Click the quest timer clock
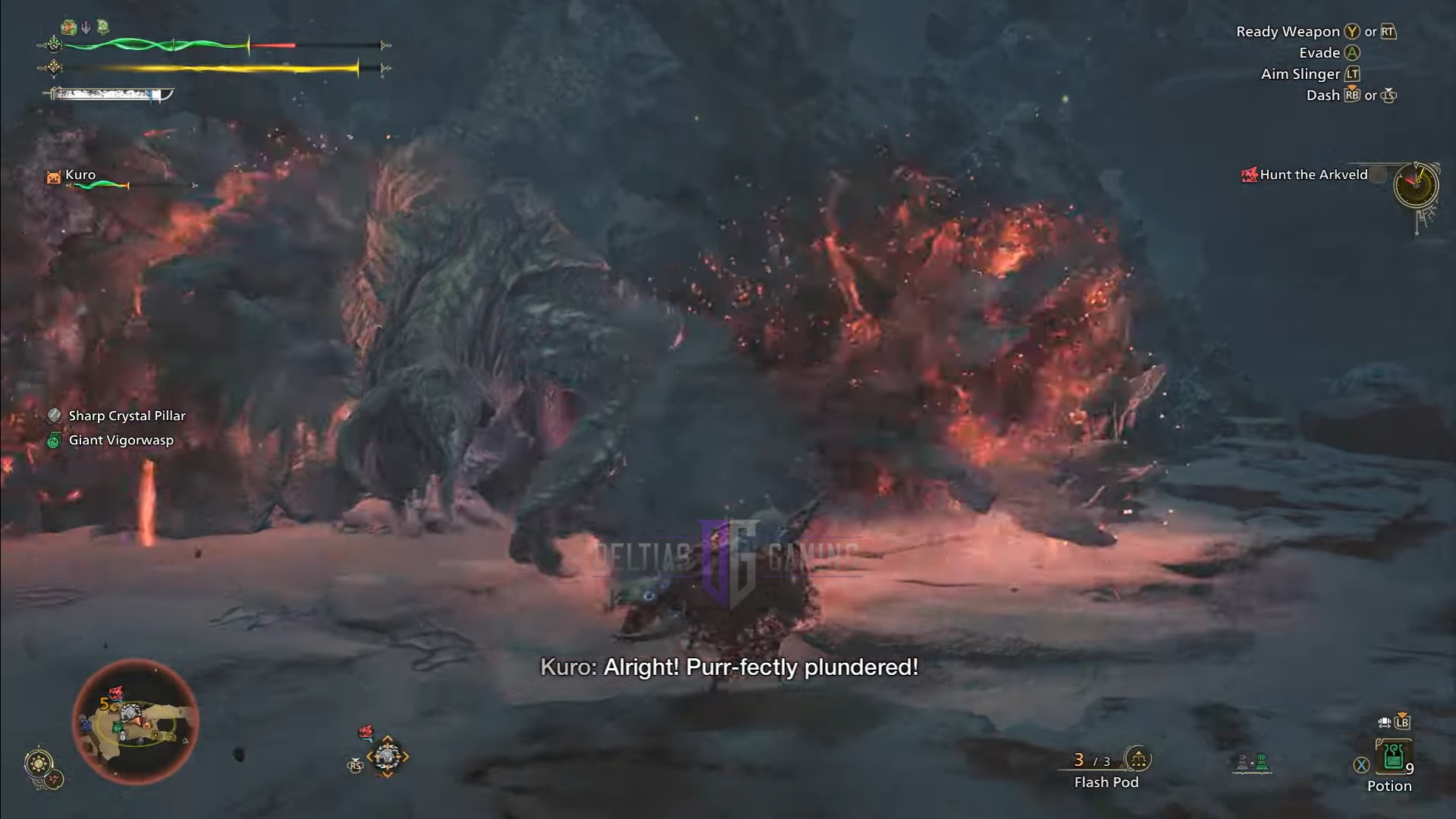 [x=1415, y=184]
